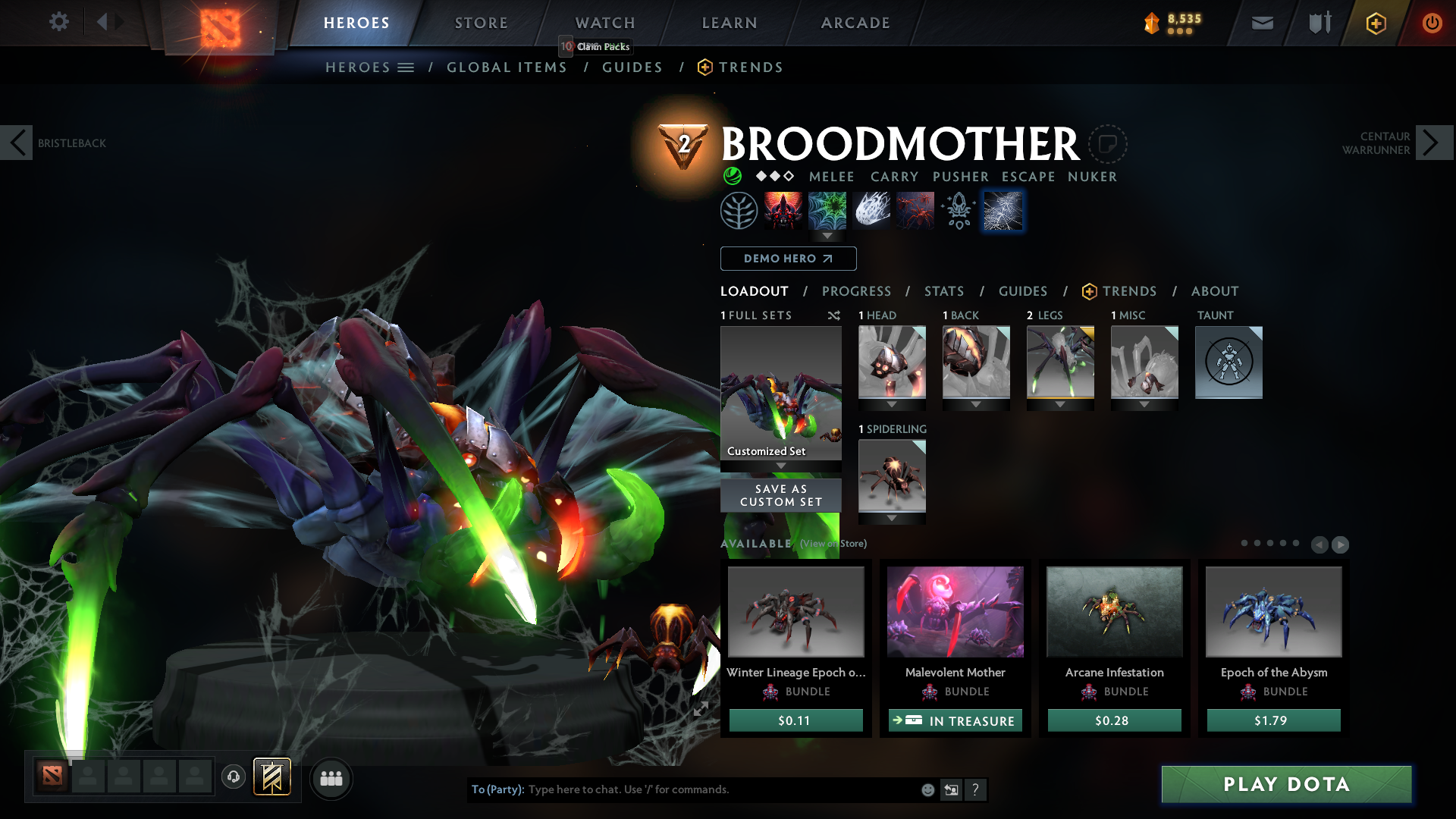
Task: Expand the SPIDERLING item slot arrow
Action: point(892,519)
